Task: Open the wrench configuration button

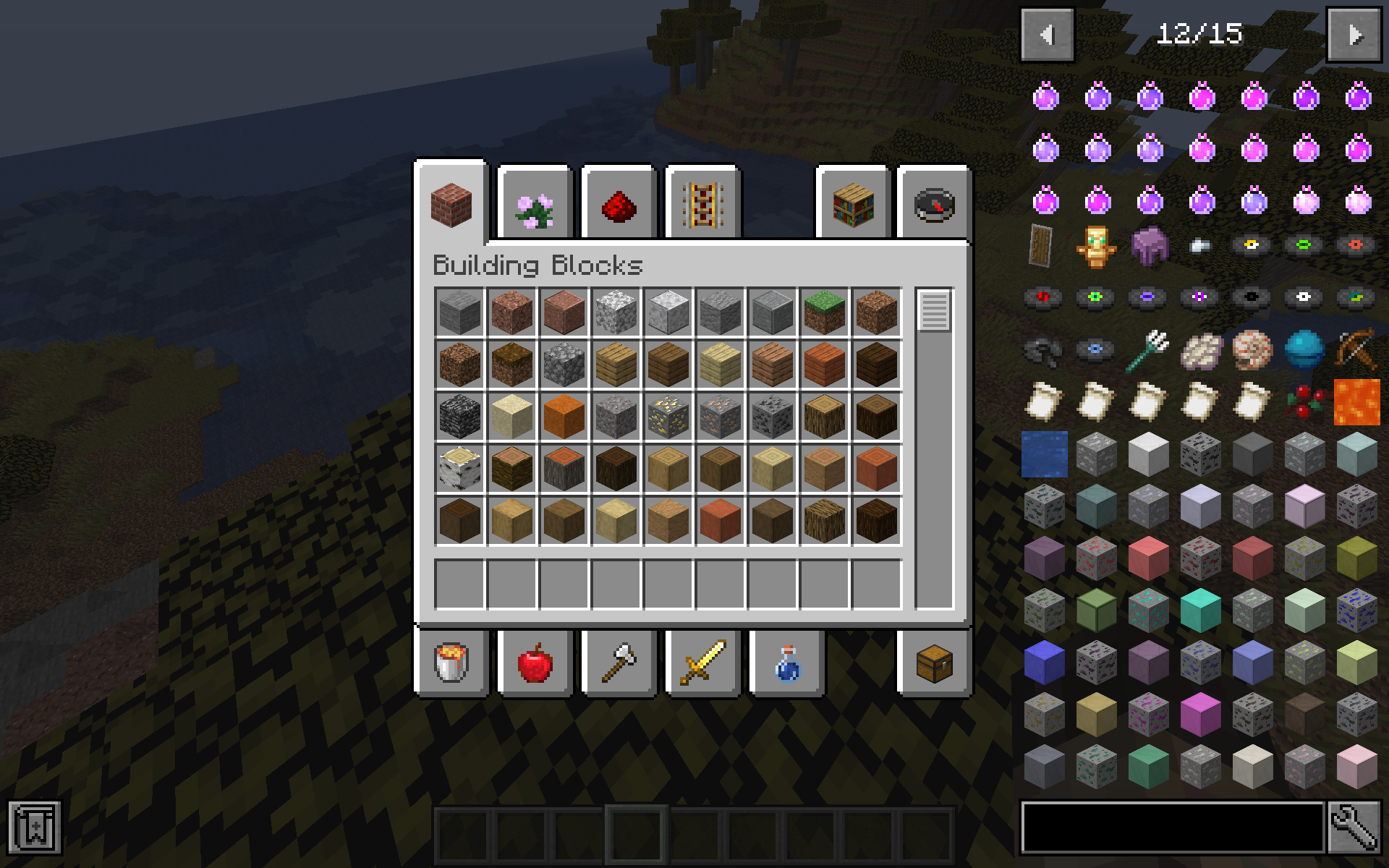Action: click(x=1354, y=827)
